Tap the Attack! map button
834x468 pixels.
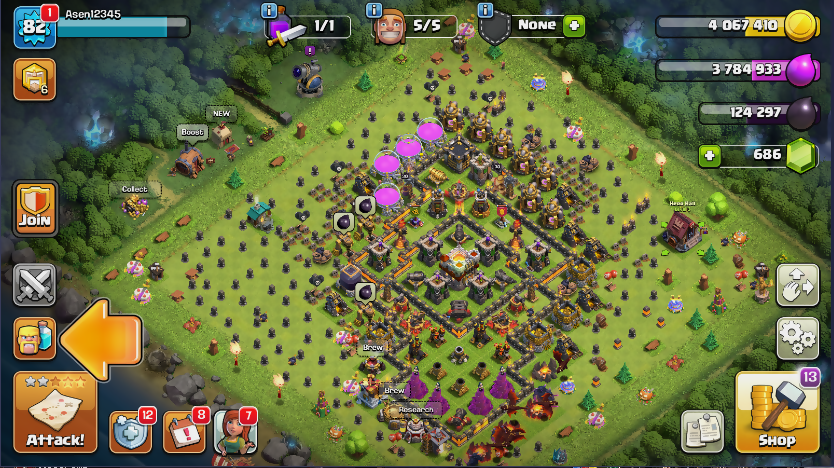(55, 412)
